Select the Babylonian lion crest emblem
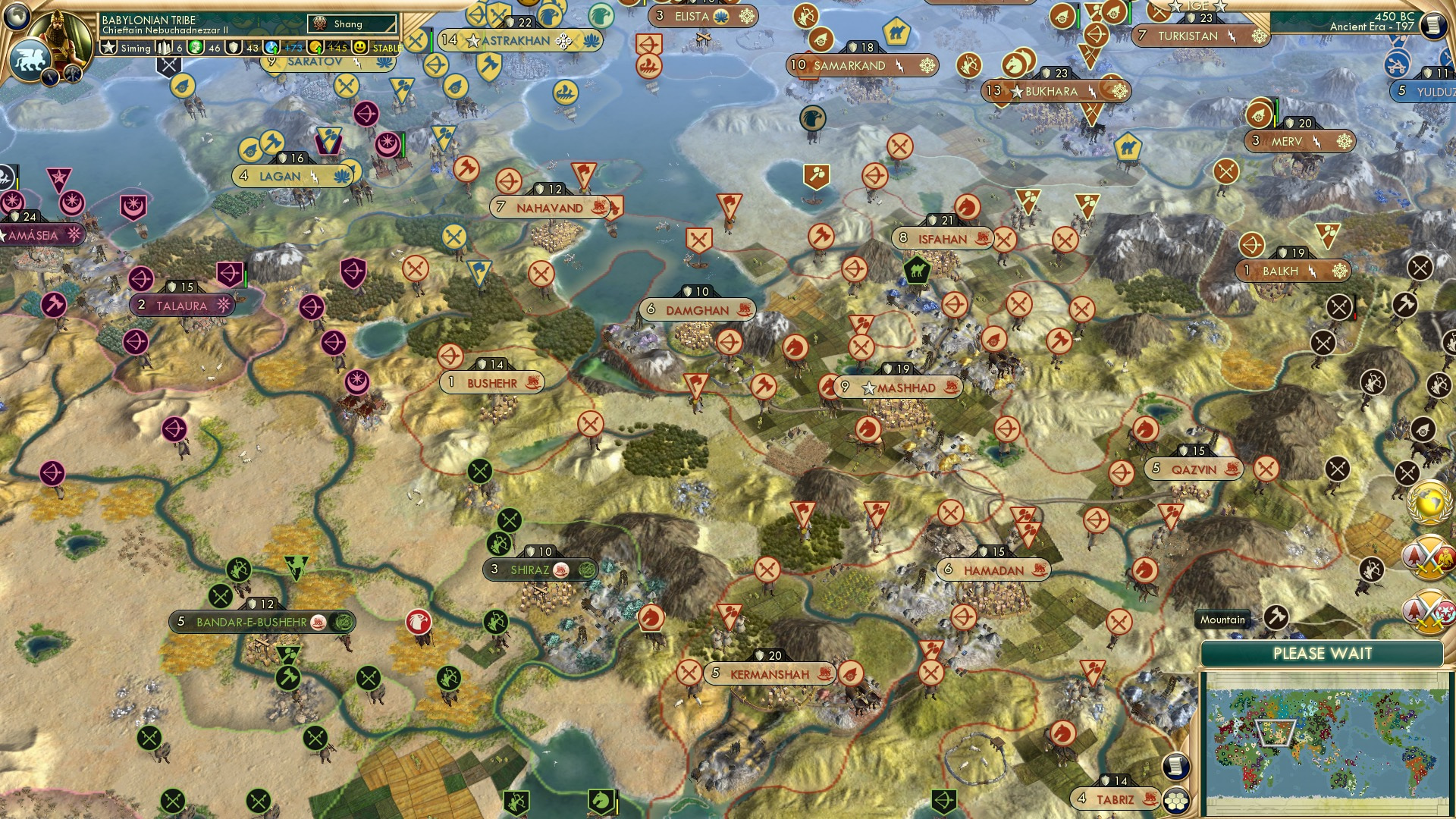 click(30, 59)
